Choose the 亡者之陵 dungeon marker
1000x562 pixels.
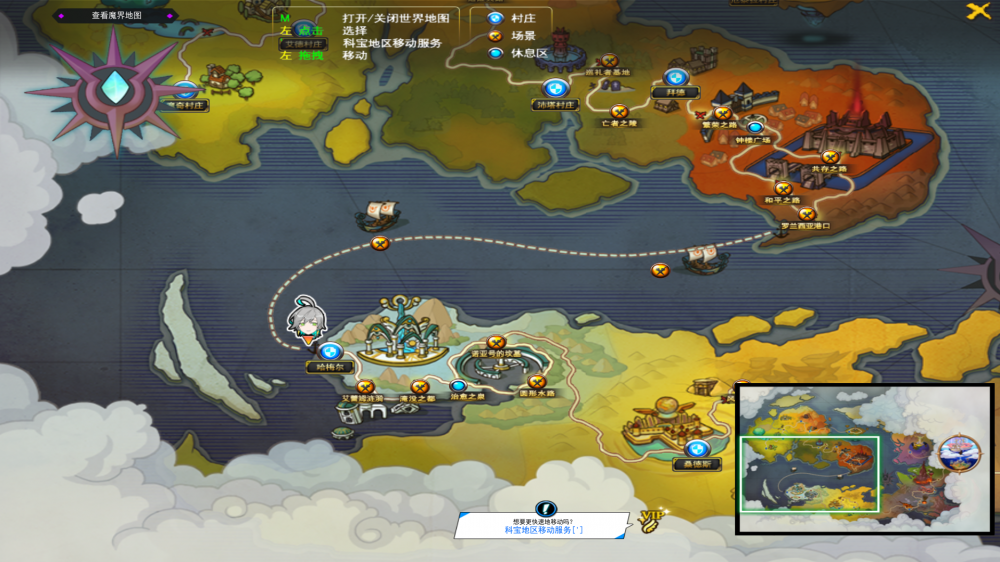point(619,111)
